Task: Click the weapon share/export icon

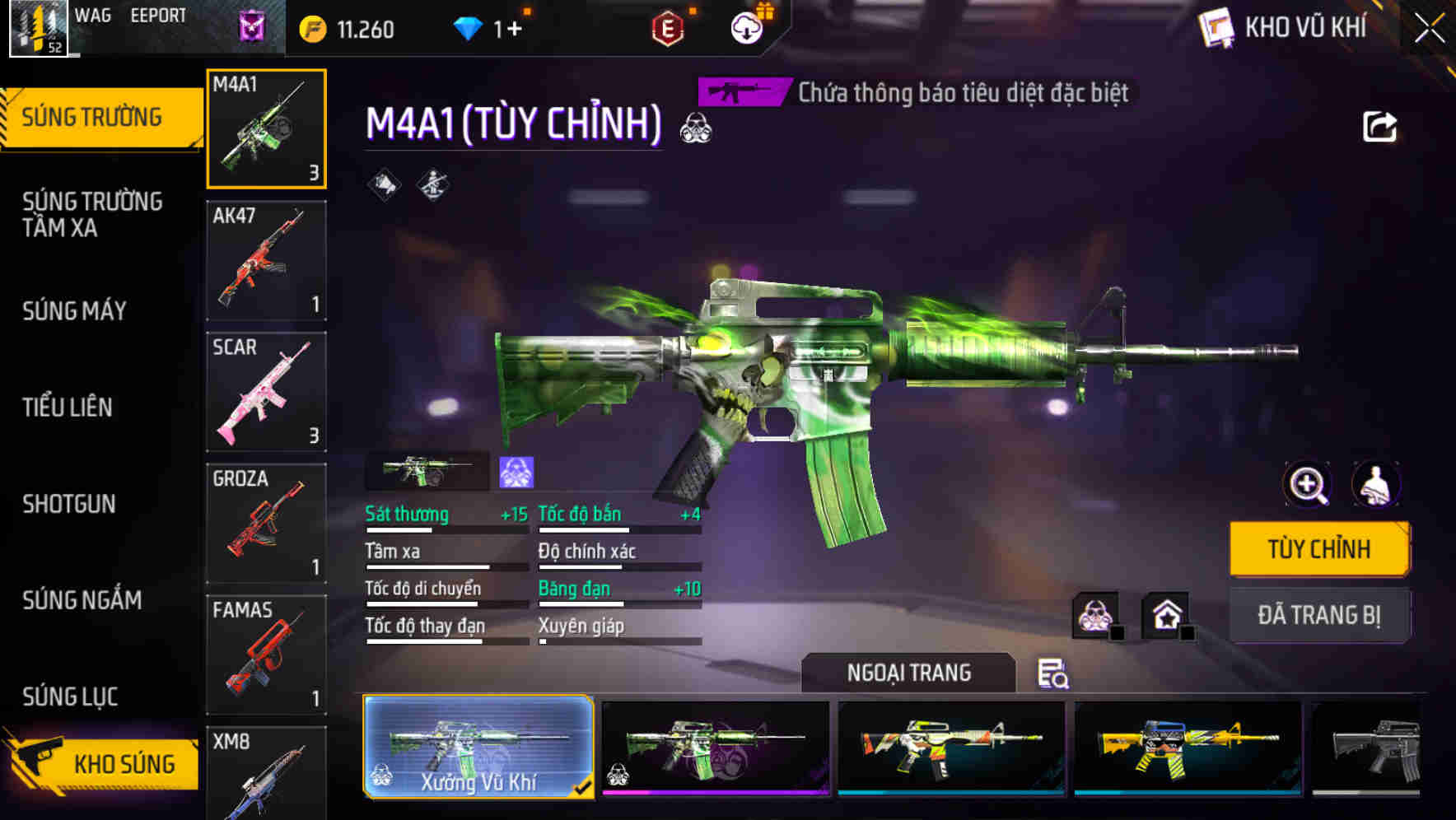Action: tap(1382, 125)
